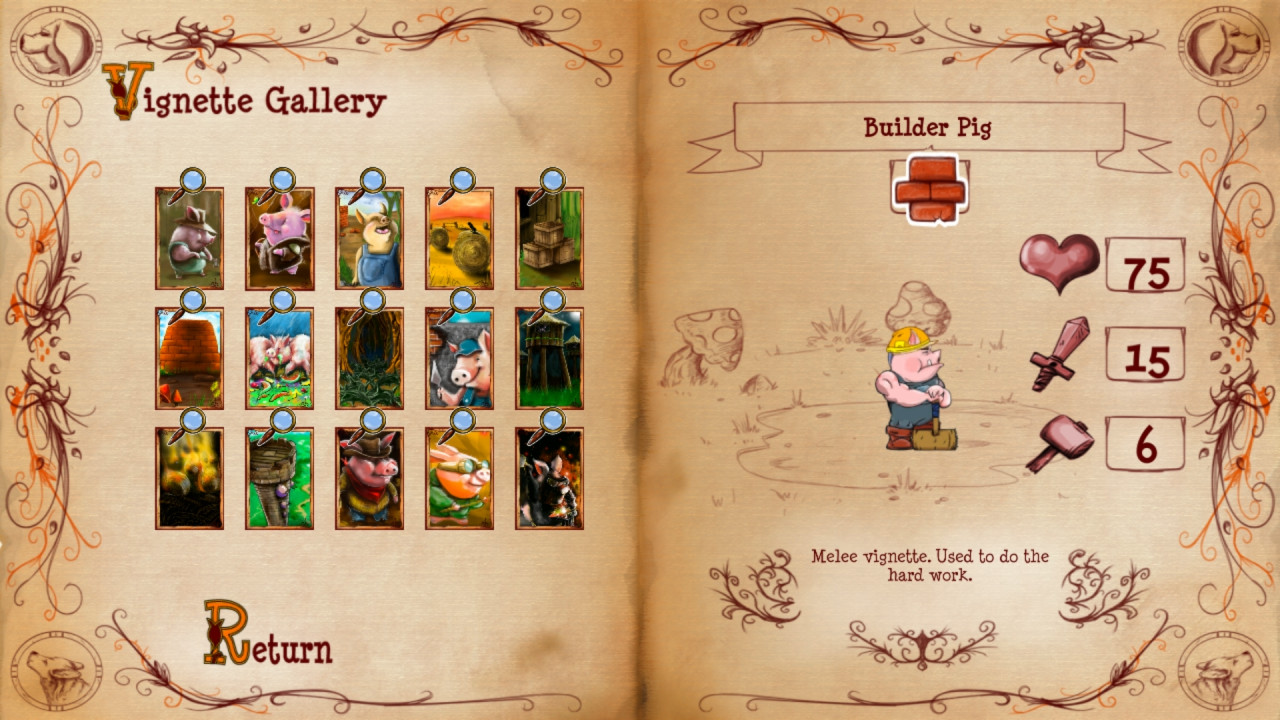Image resolution: width=1280 pixels, height=720 pixels.
Task: Click the brick emblem beside the Builder Pig banner
Action: click(927, 188)
